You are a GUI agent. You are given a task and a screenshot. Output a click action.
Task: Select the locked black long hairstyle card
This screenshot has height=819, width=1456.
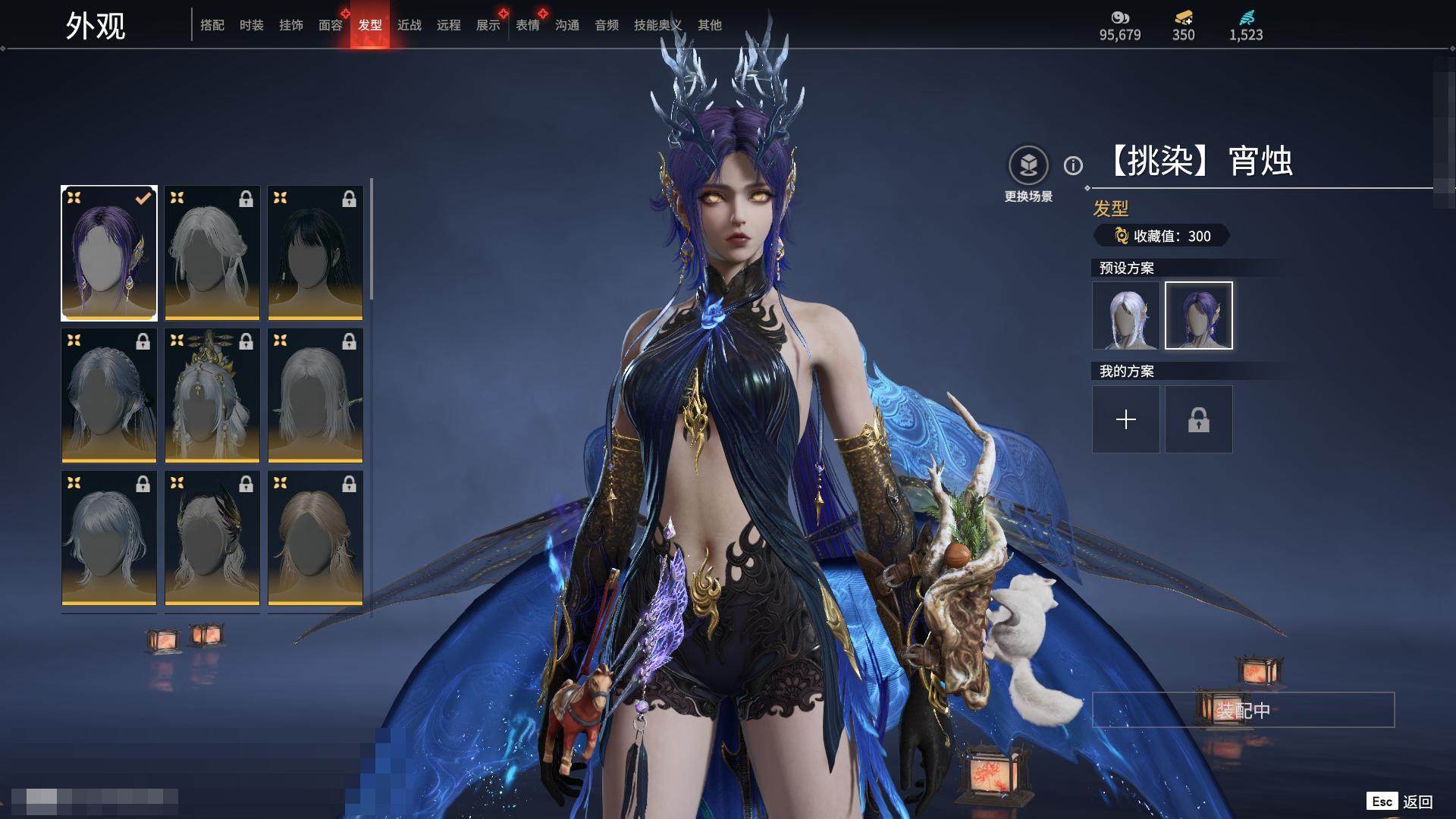click(x=315, y=253)
